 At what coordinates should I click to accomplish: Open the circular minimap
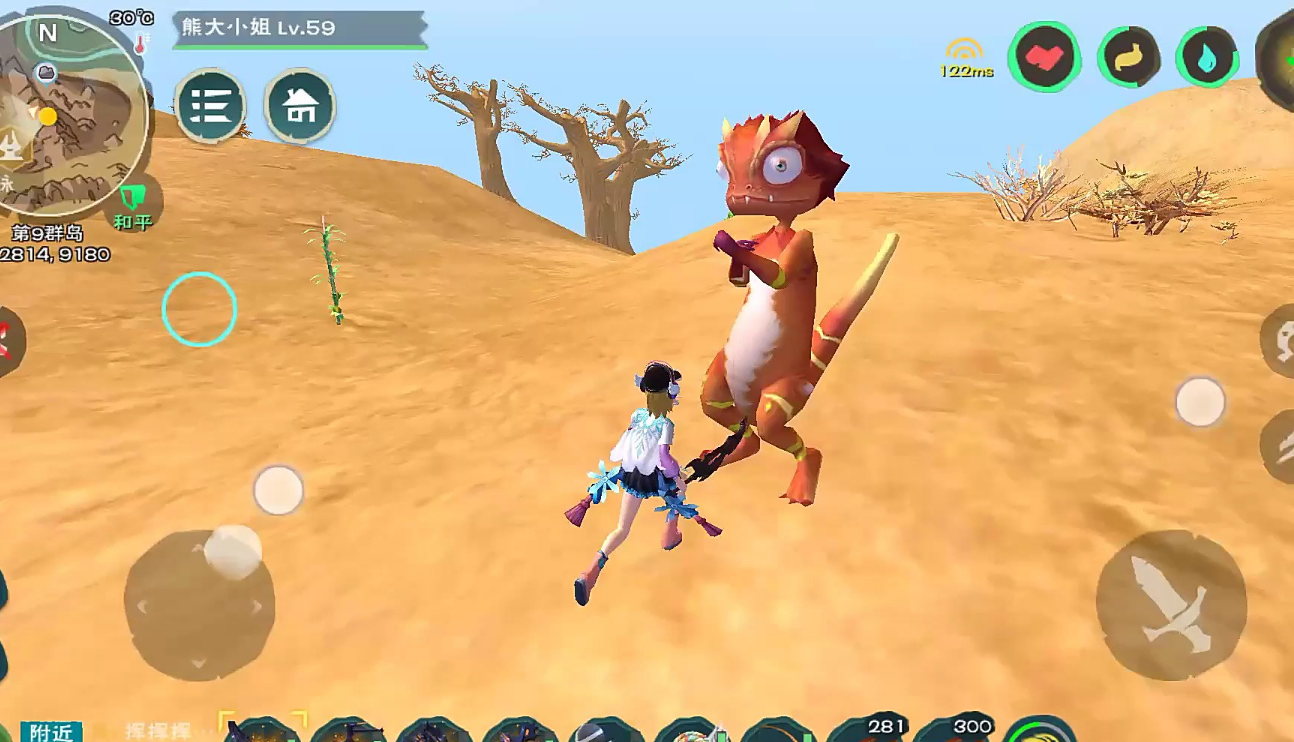[72, 115]
